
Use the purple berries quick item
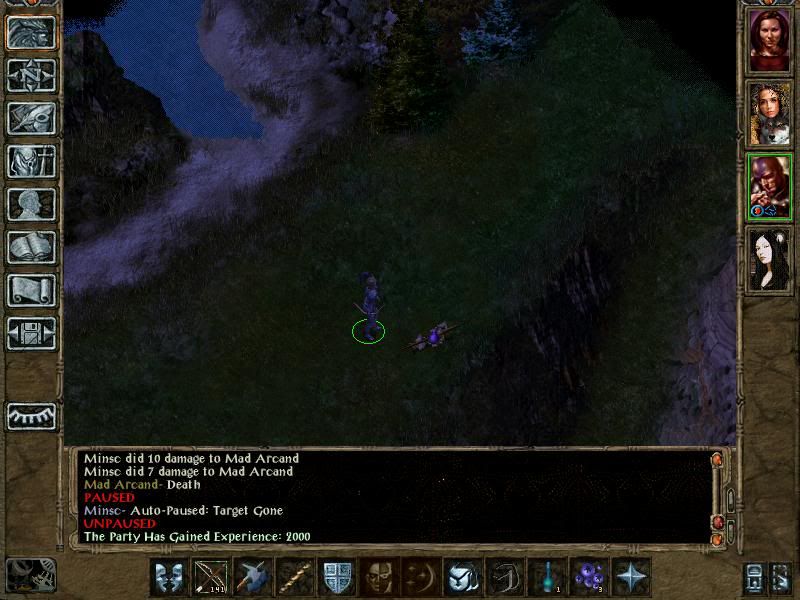click(589, 577)
